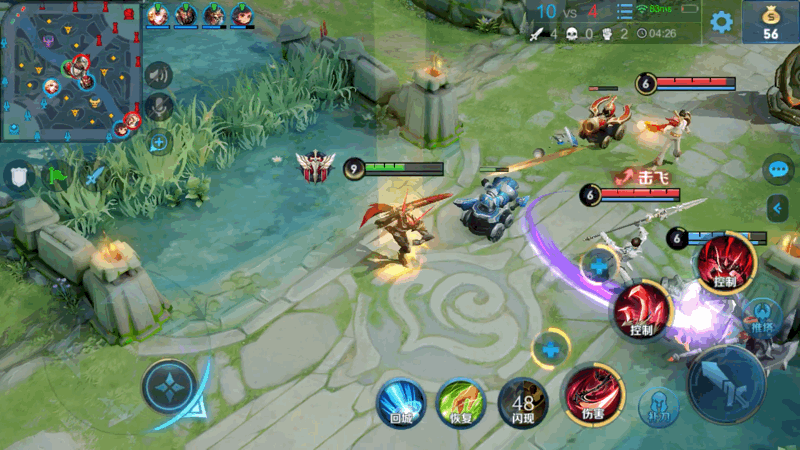Activate the 回城 recall ability
Image resolution: width=800 pixels, height=450 pixels.
(399, 401)
